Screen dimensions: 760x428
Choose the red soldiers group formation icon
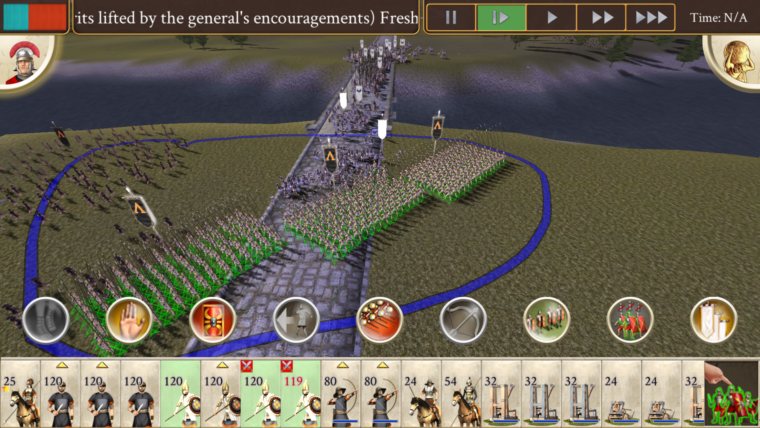630,320
